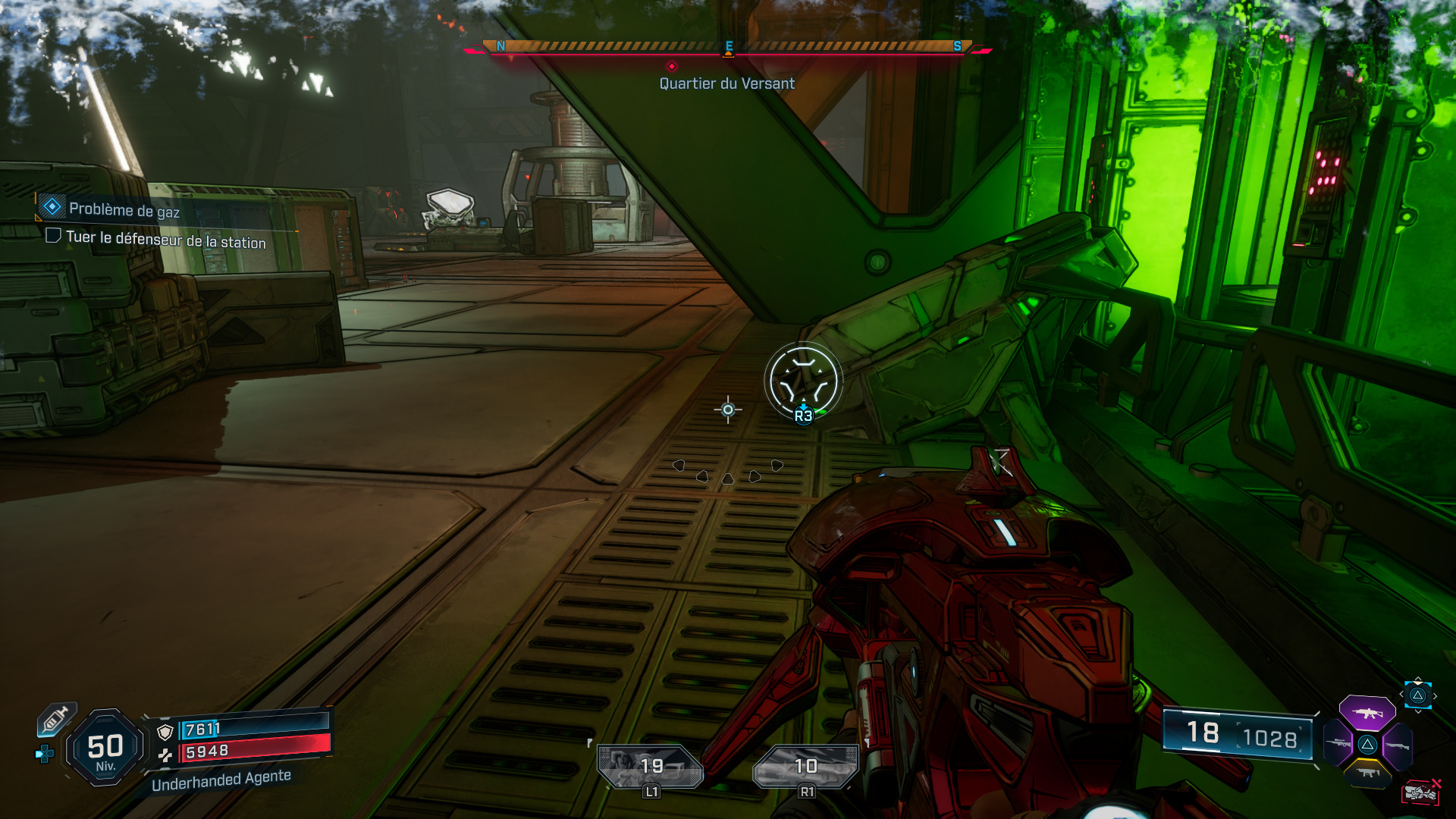The width and height of the screenshot is (1456, 819).
Task: Expand the left chevron beside the equipped weapon card
Action: tap(1402, 693)
